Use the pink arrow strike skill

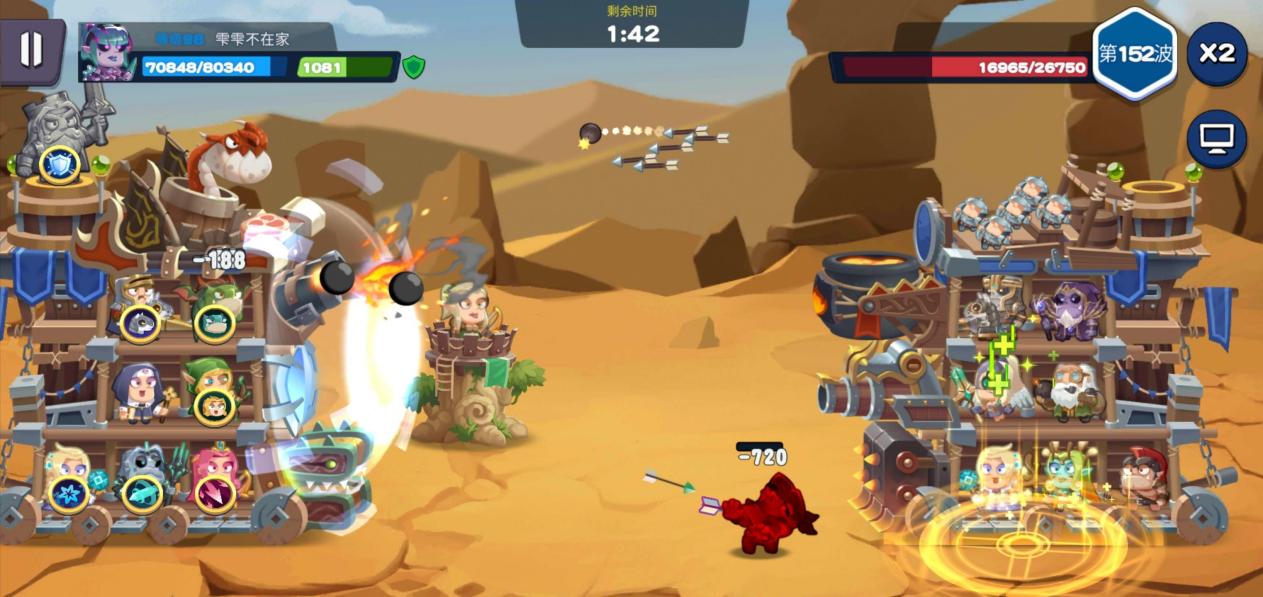[x=214, y=494]
